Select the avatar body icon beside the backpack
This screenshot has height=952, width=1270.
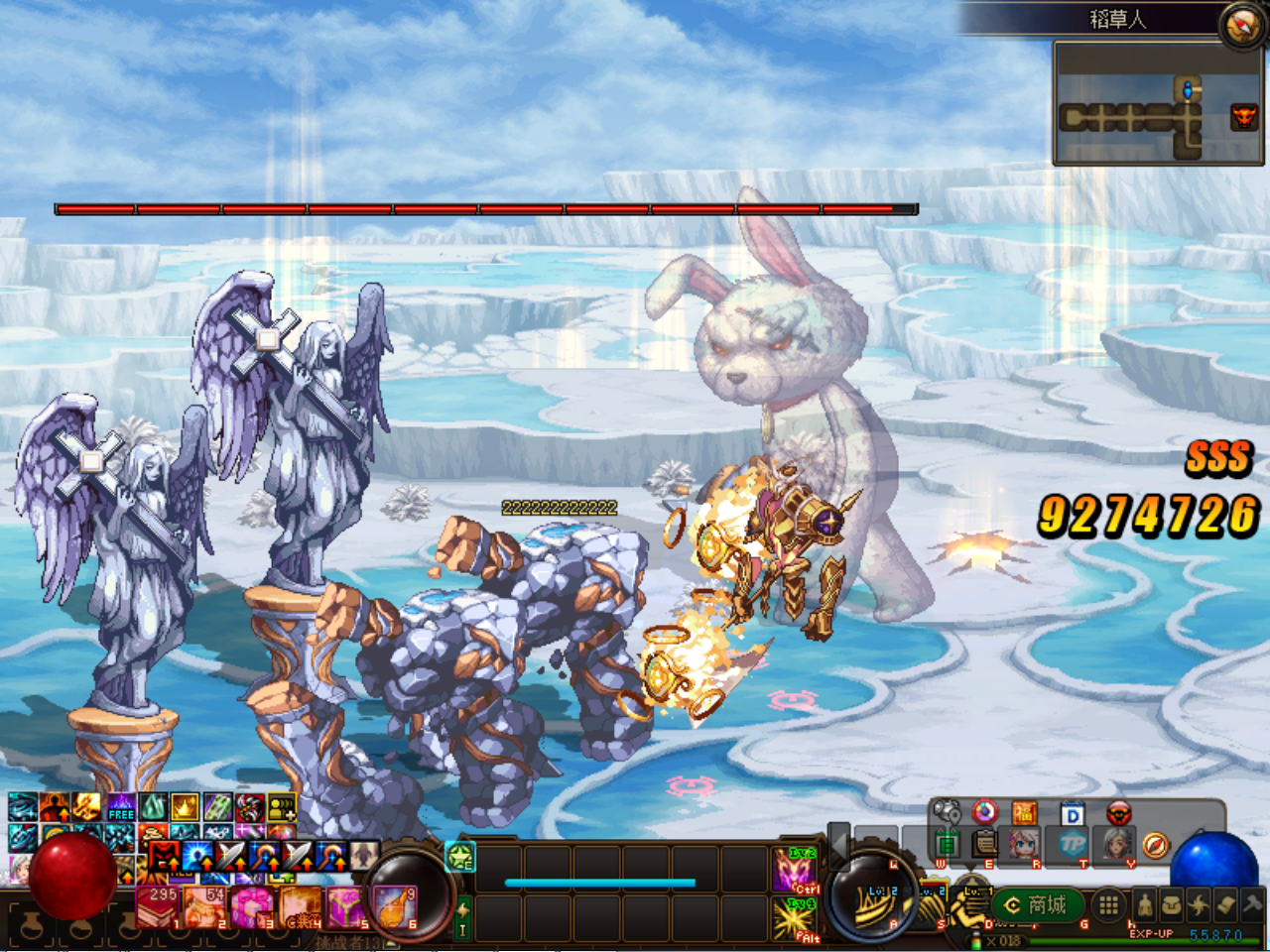tap(1145, 904)
